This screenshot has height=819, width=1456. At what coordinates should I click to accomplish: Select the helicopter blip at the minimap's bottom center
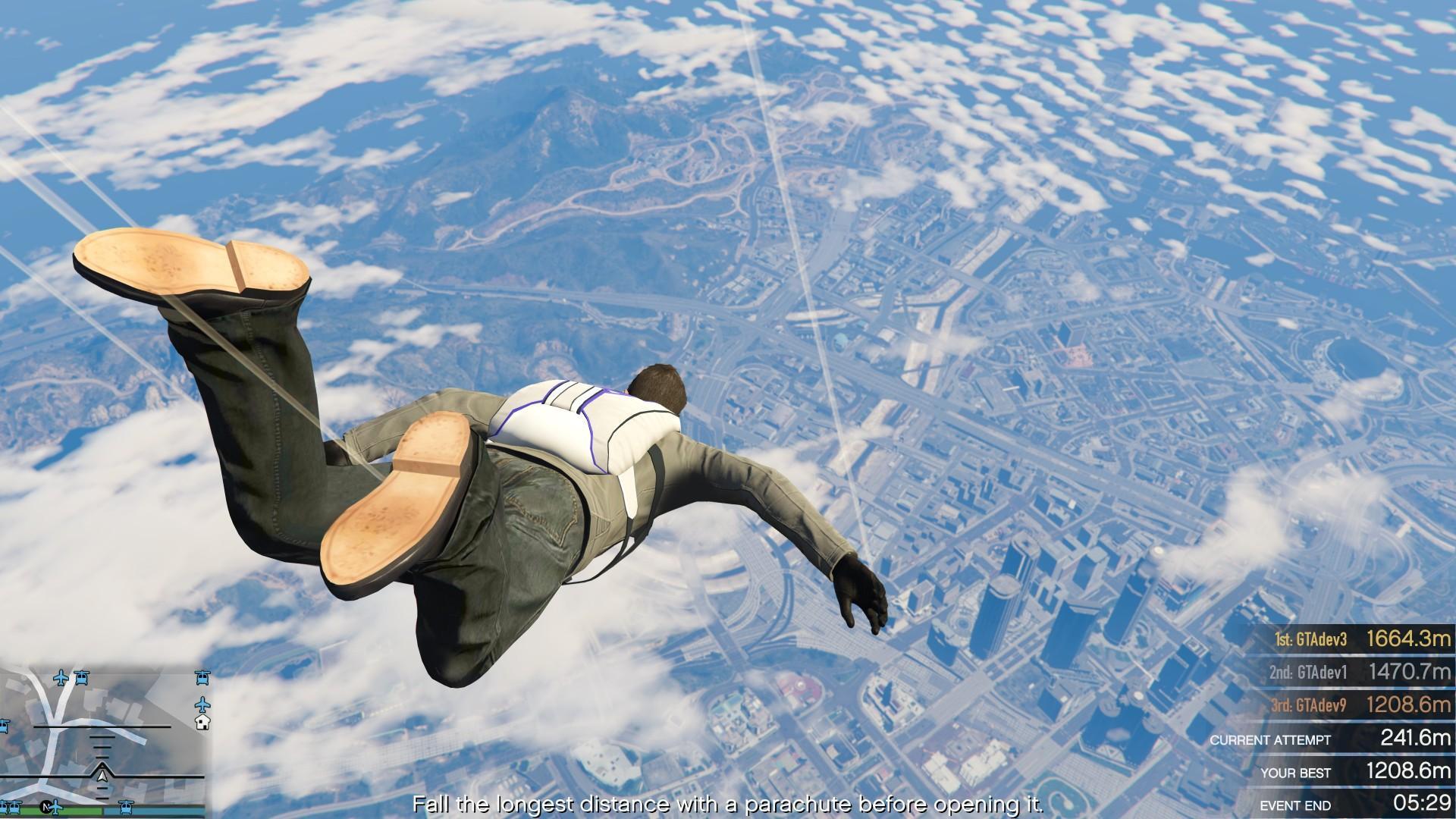tap(126, 808)
